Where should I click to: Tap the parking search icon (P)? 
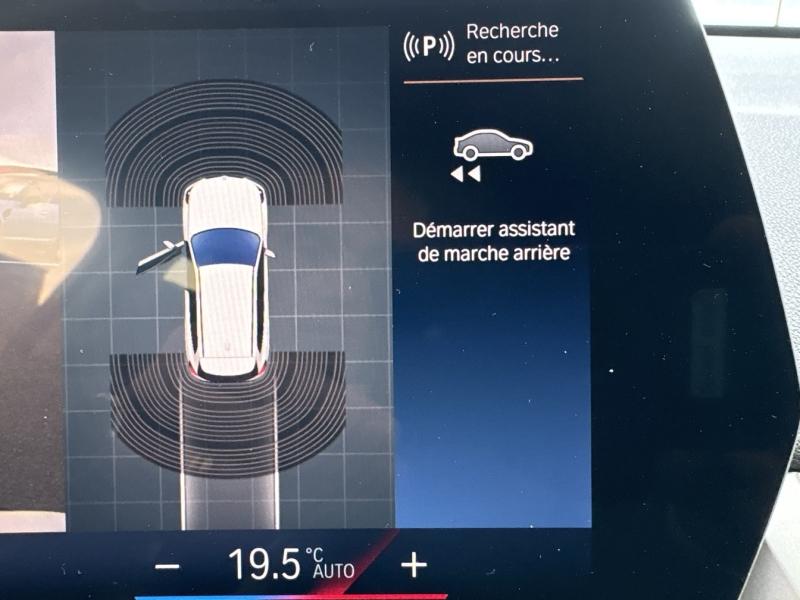pos(428,46)
